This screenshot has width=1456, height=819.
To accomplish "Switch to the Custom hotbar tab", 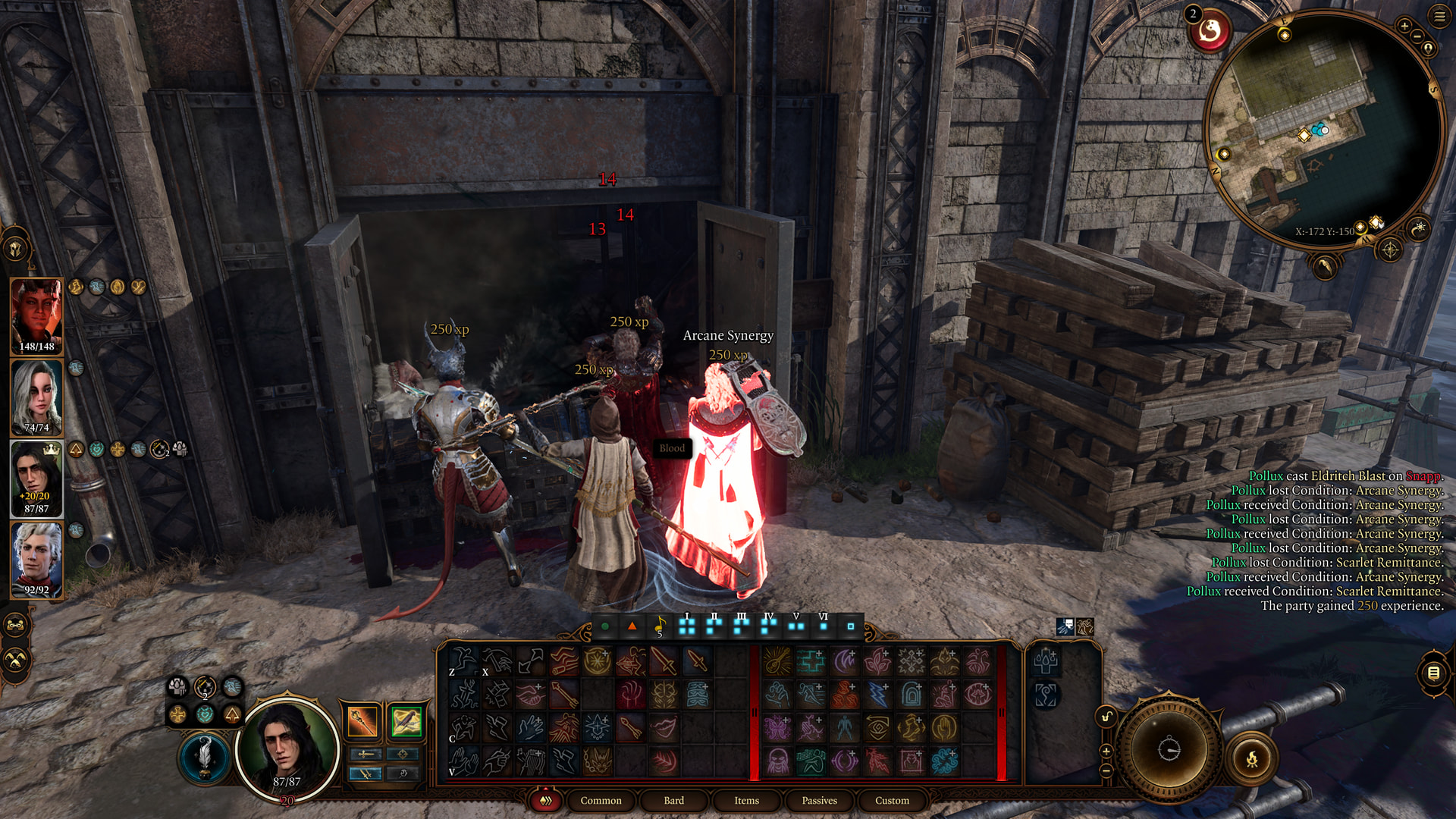I will click(892, 800).
